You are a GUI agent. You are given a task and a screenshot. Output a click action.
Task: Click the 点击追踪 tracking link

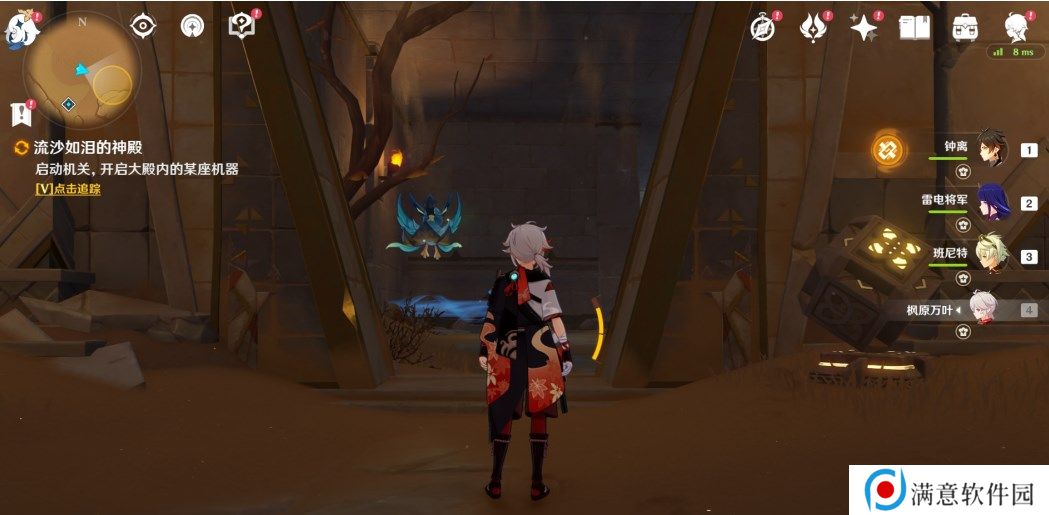[x=68, y=188]
